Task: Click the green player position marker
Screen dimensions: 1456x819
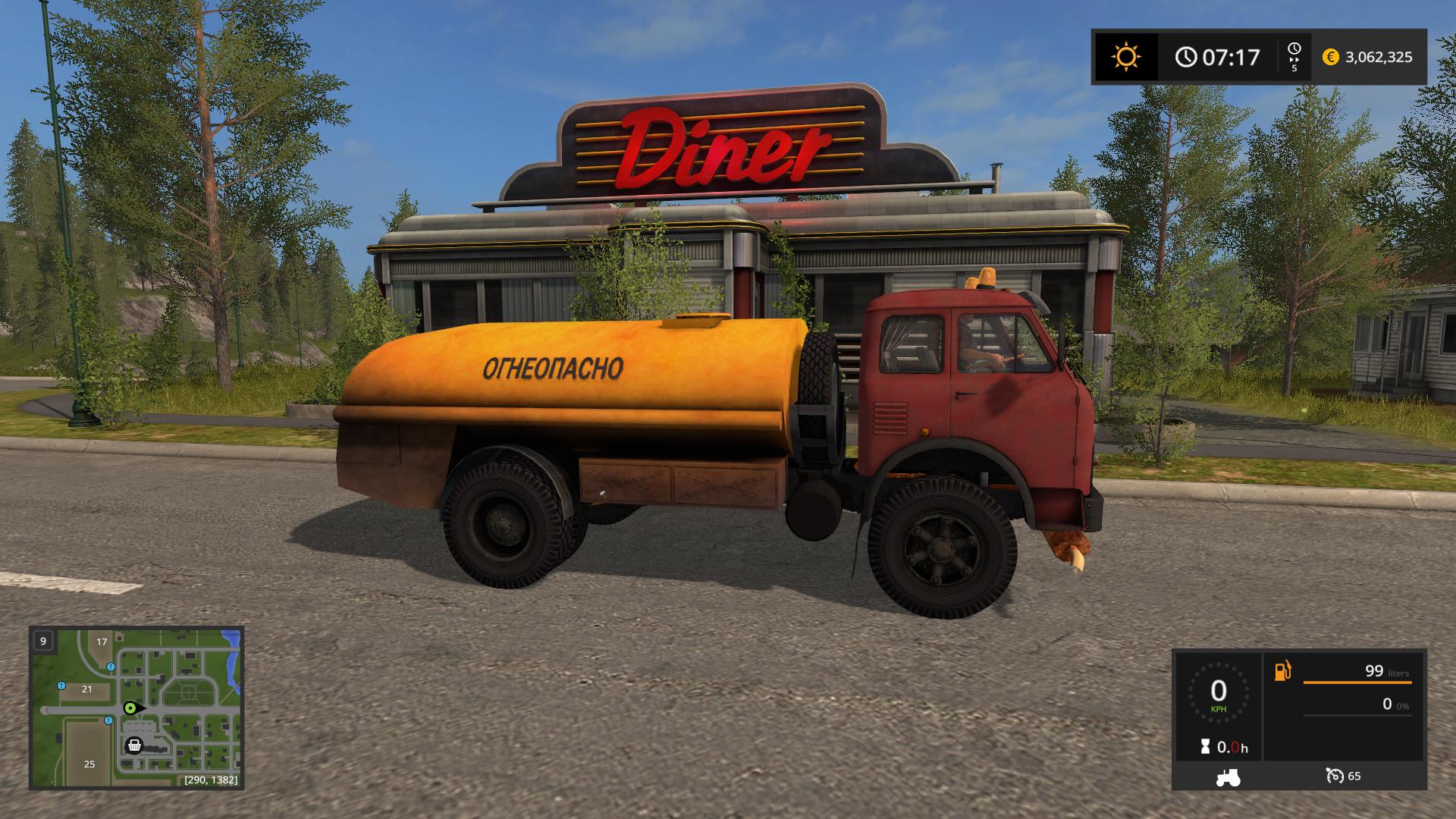Action: click(x=130, y=708)
